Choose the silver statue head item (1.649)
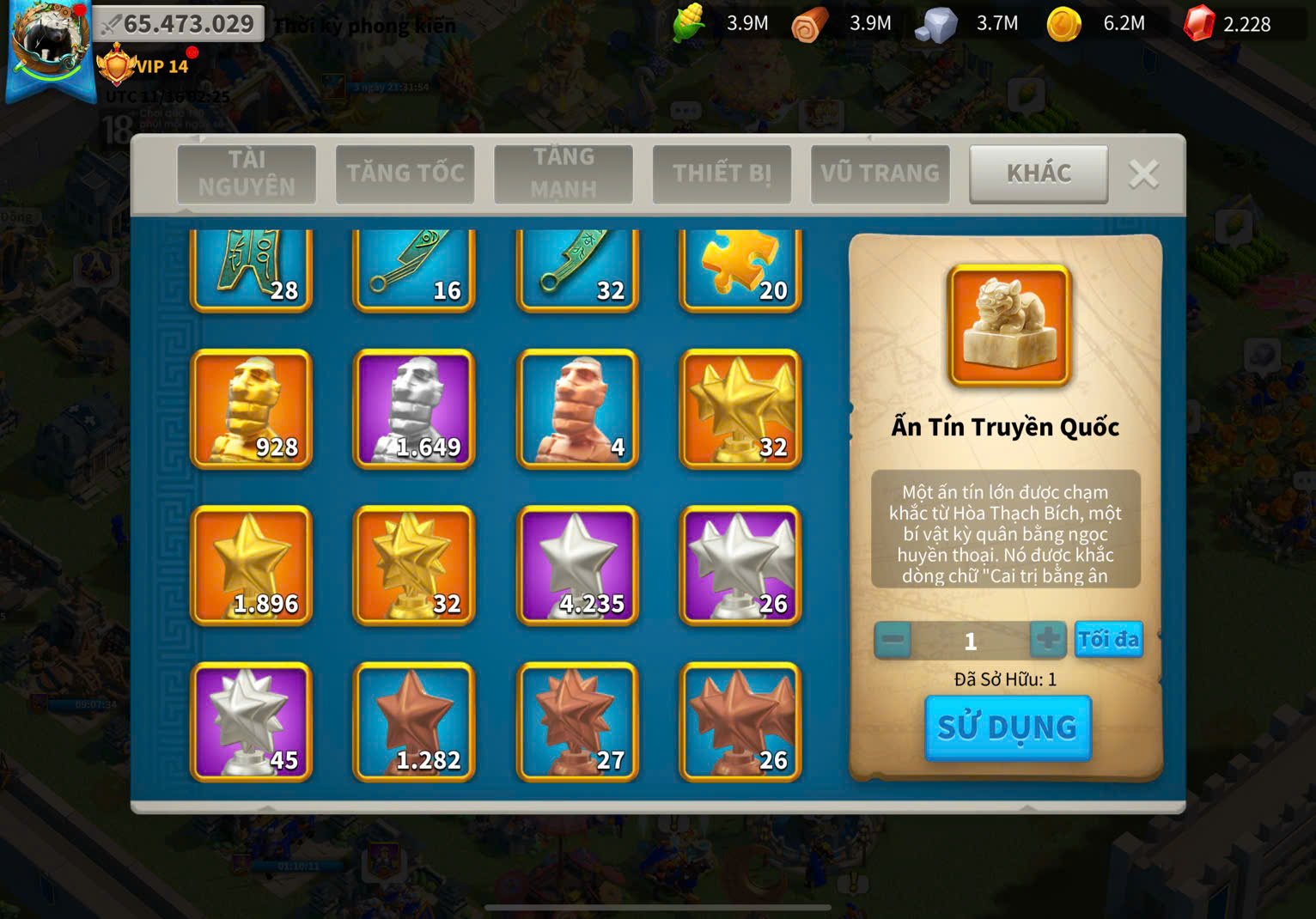This screenshot has height=919, width=1316. pos(414,409)
